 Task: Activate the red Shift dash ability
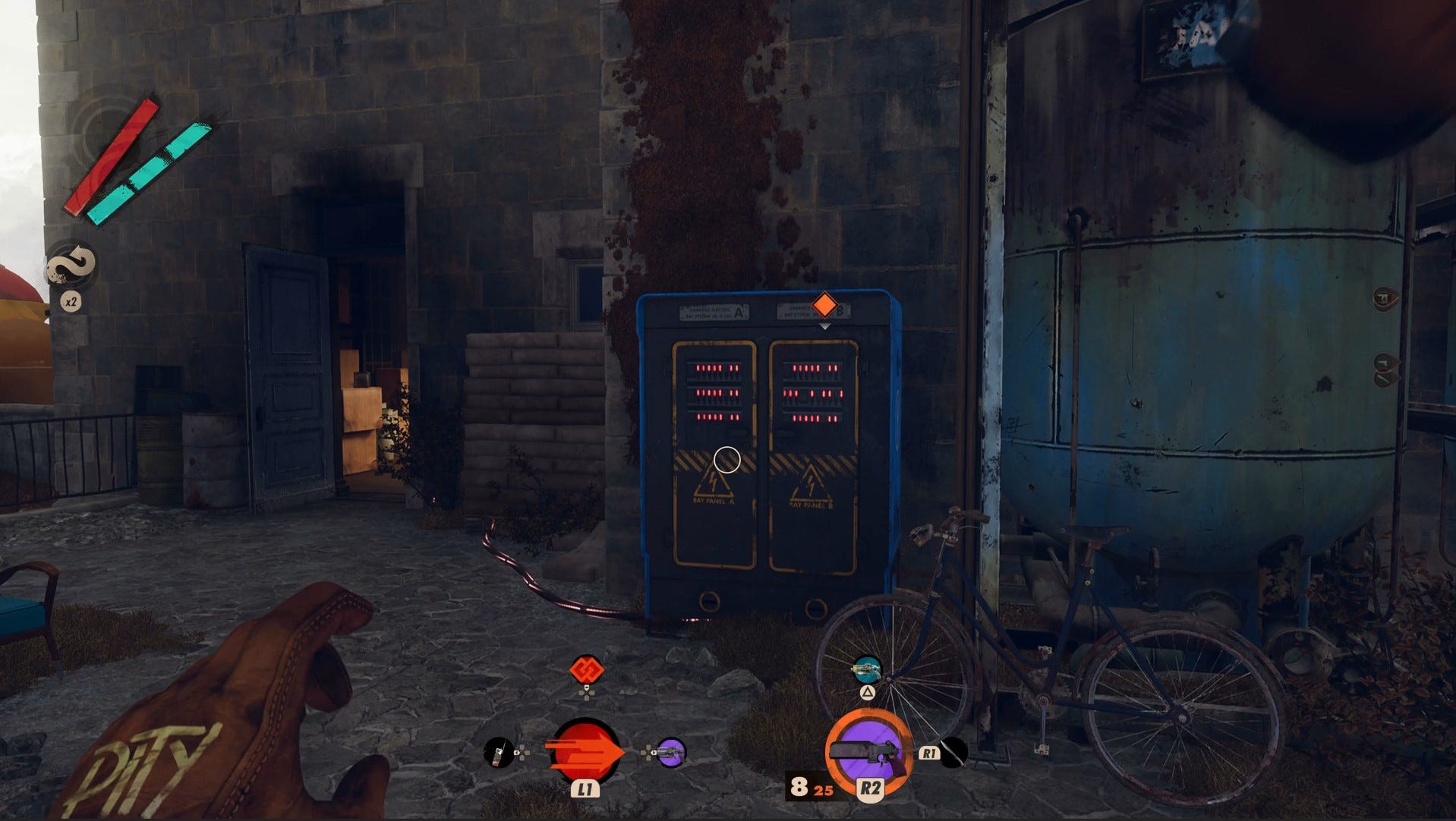585,752
